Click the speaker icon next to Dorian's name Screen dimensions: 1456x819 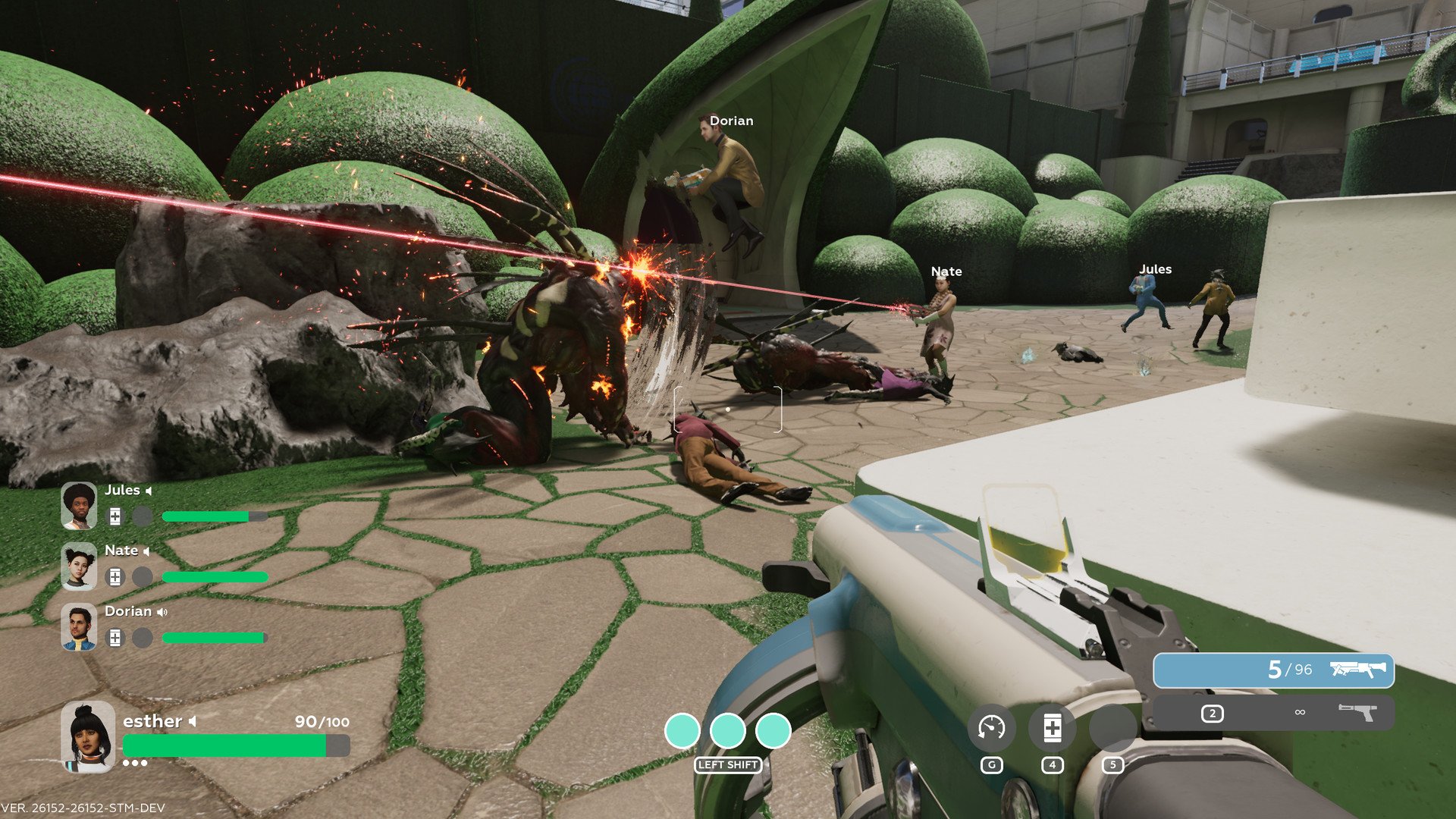click(x=162, y=612)
